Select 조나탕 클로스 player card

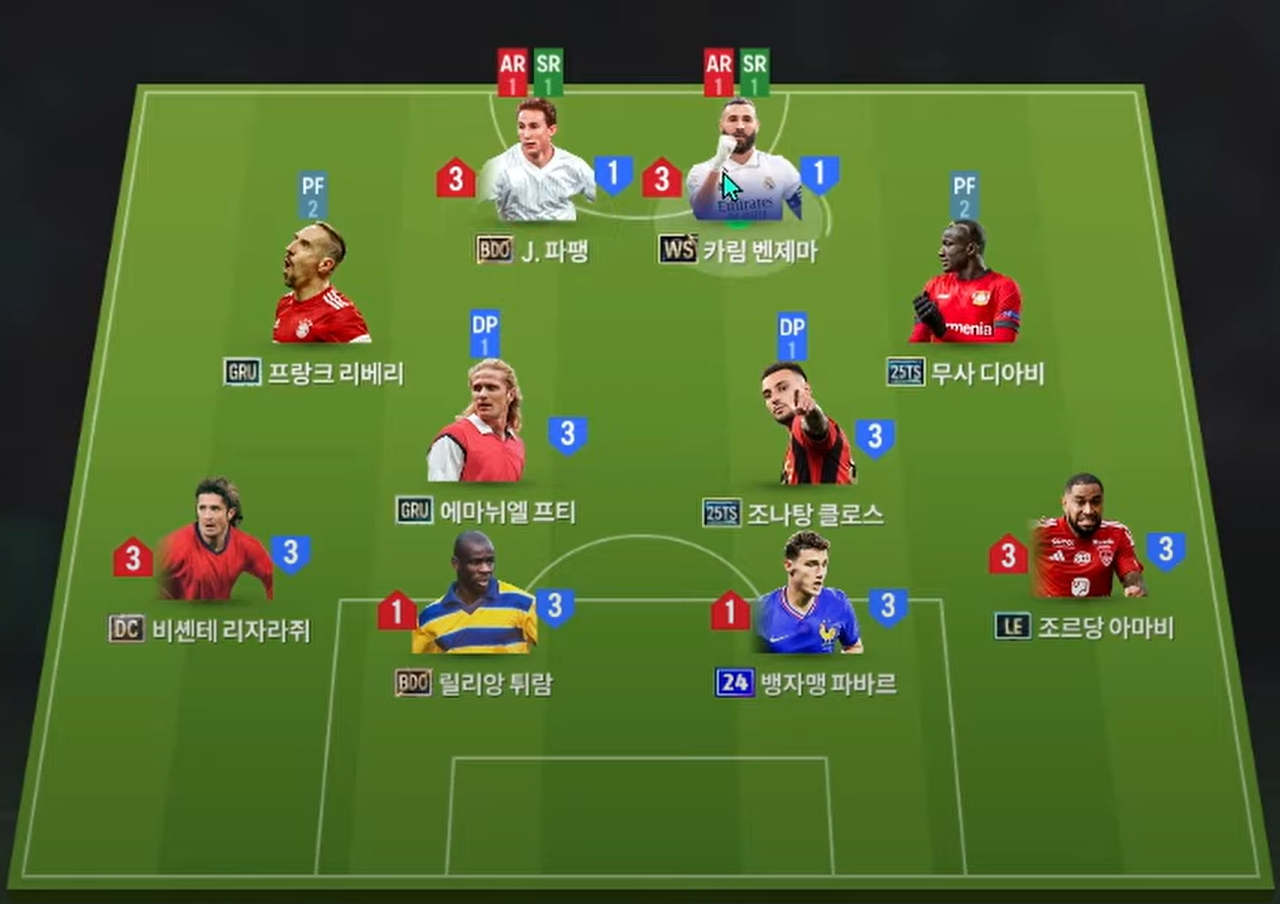(806, 429)
